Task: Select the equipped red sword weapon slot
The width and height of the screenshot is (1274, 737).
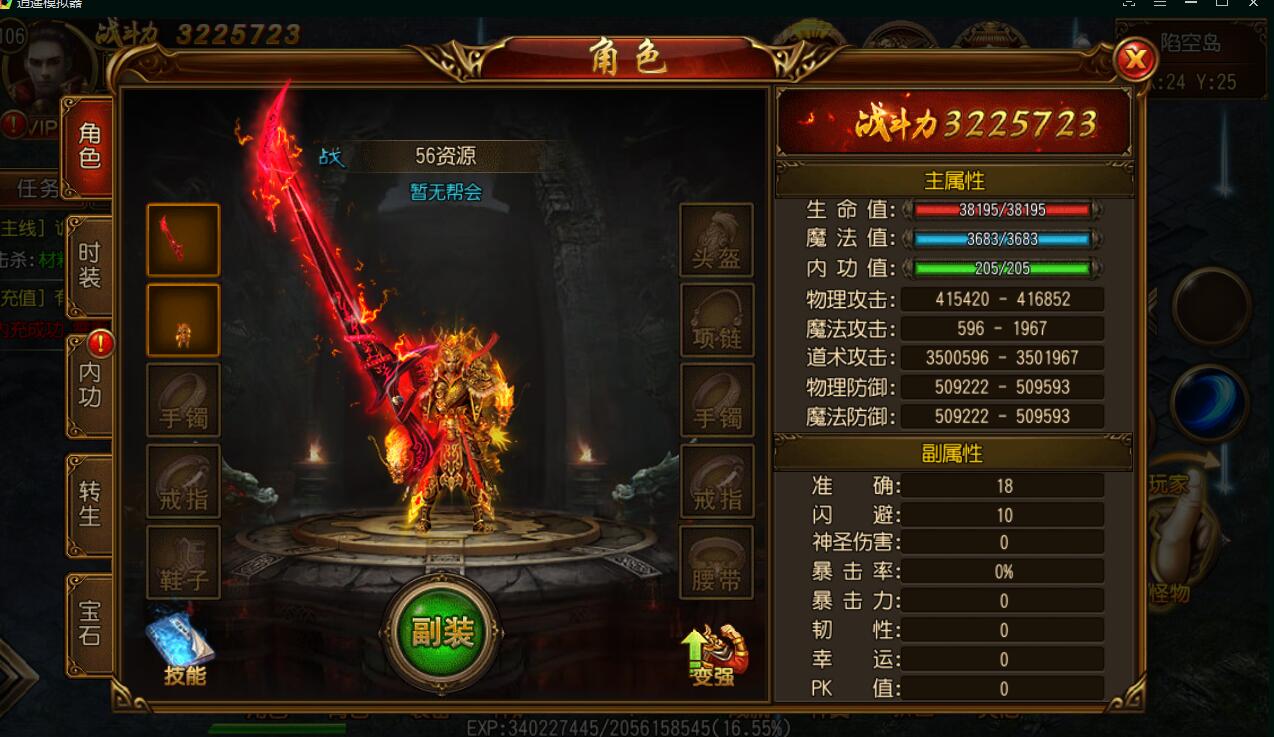Action: pos(183,240)
